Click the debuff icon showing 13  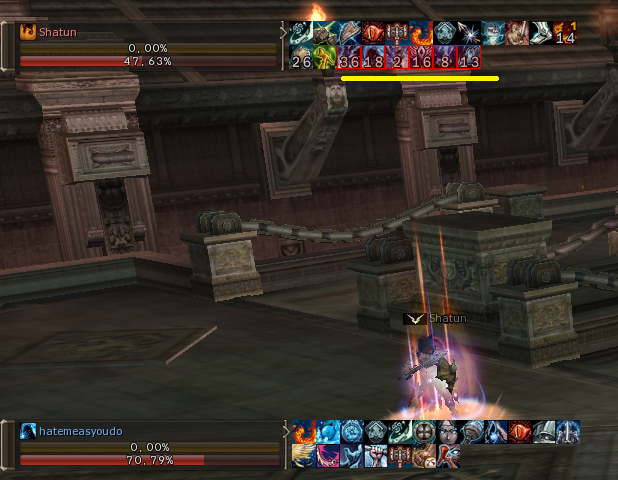pyautogui.click(x=470, y=59)
